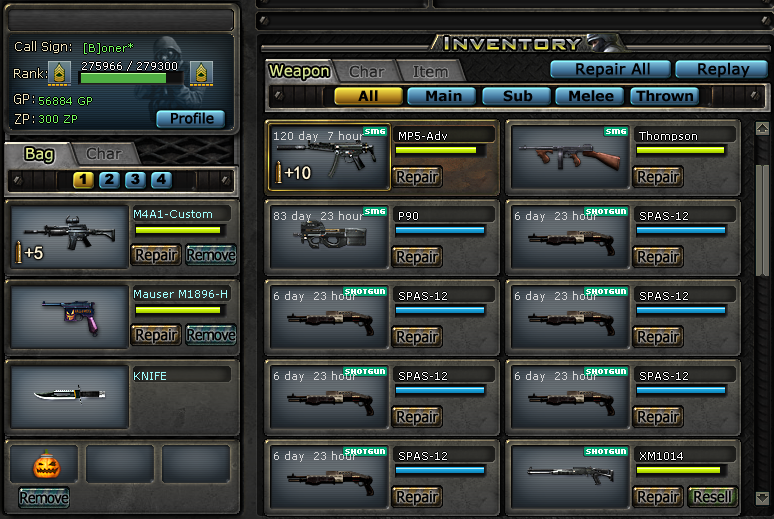The height and width of the screenshot is (519, 774).
Task: Select bag slot number 2
Action: pos(108,180)
